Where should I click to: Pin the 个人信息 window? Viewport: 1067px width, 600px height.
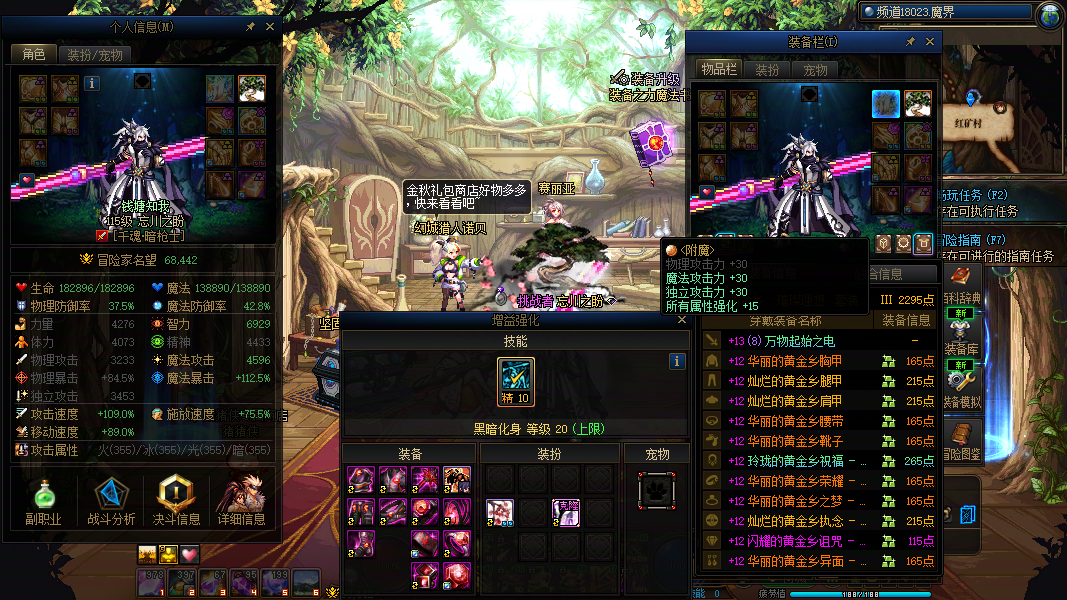pyautogui.click(x=250, y=27)
